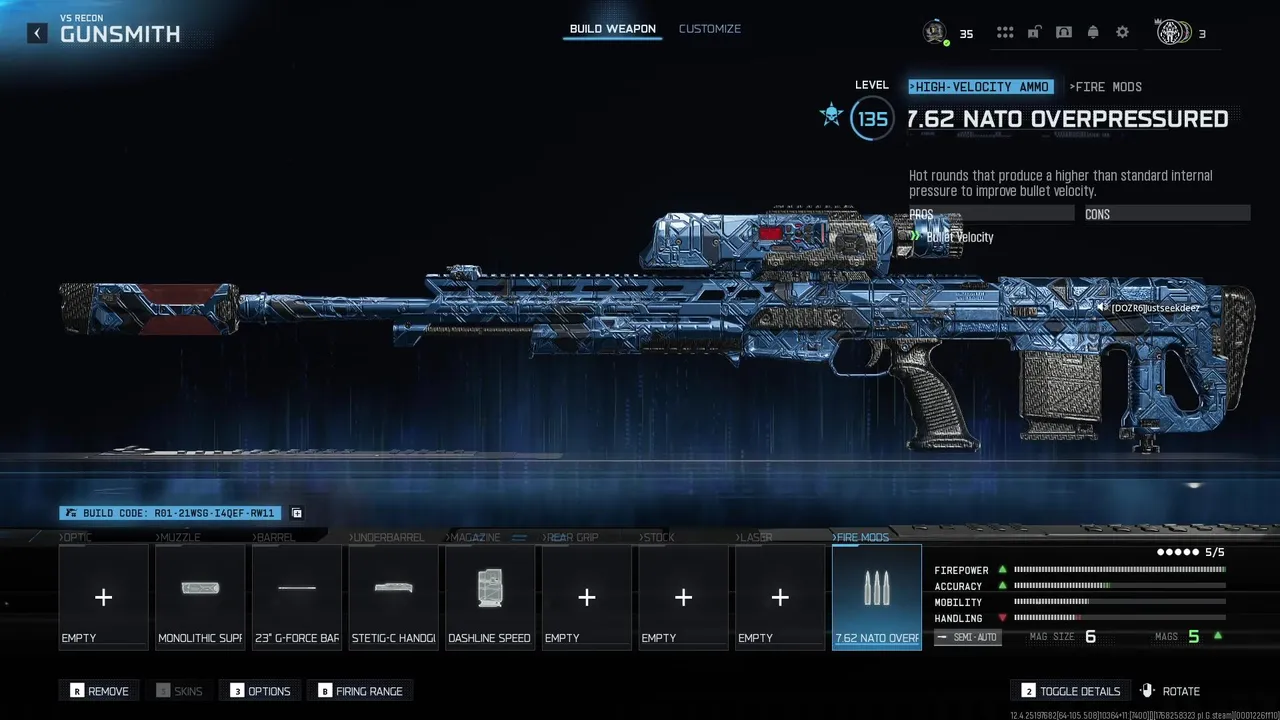The width and height of the screenshot is (1280, 720).
Task: Select the 7.62 NATO Overpressured fire mods slot
Action: [x=877, y=597]
